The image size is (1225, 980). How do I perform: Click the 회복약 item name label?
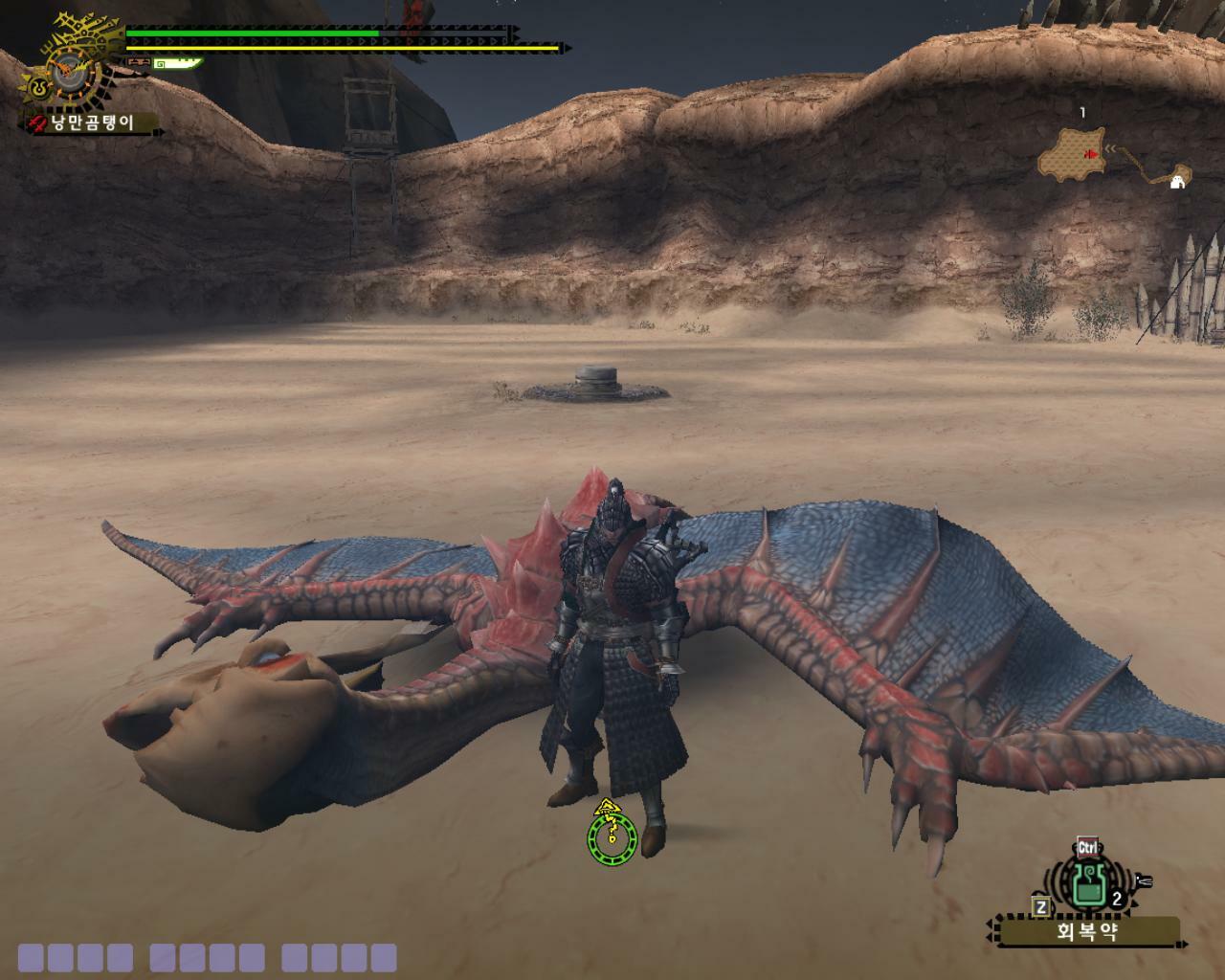pos(1087,930)
